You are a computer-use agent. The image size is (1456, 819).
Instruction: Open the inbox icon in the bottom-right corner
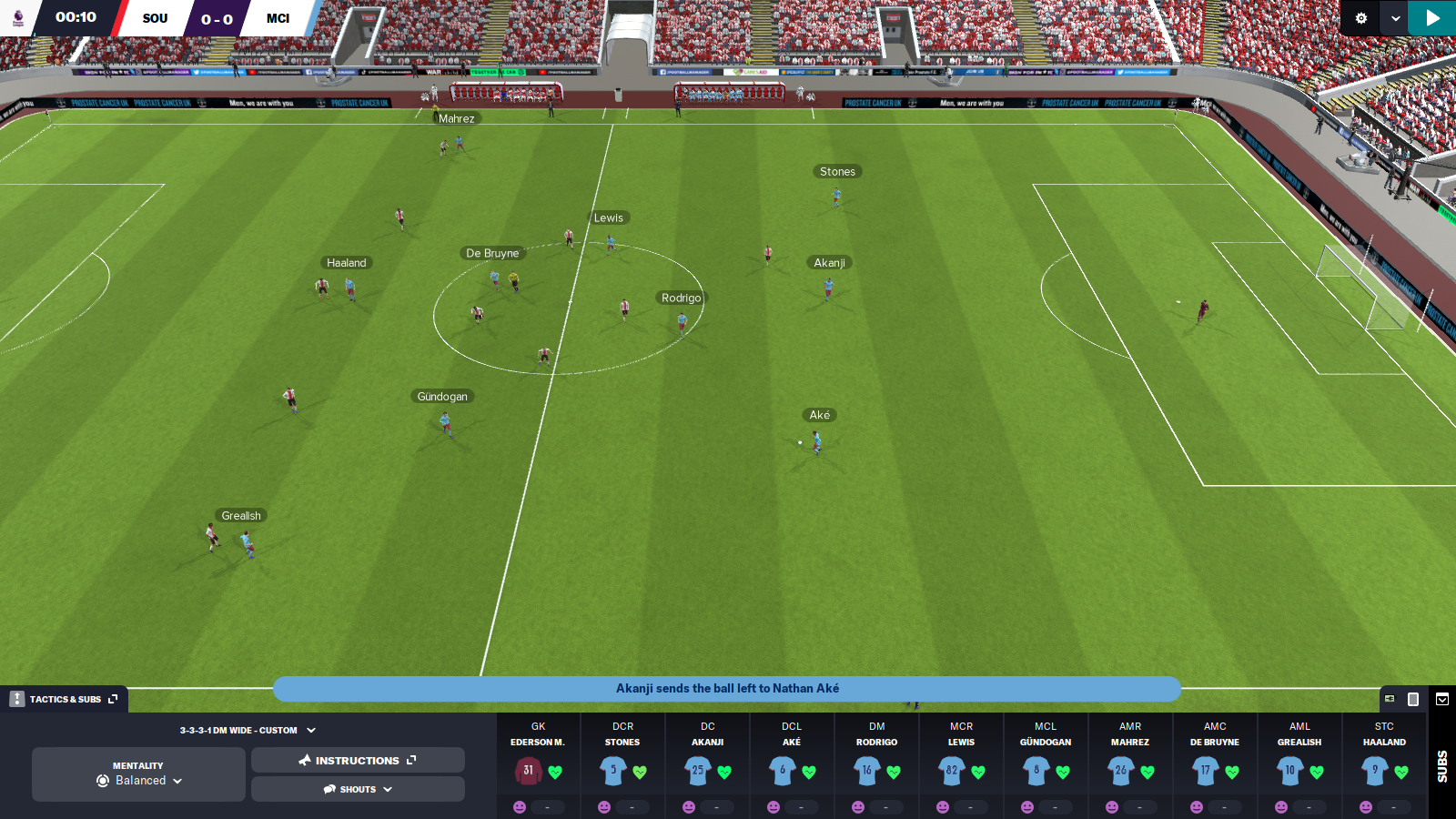[x=1442, y=699]
